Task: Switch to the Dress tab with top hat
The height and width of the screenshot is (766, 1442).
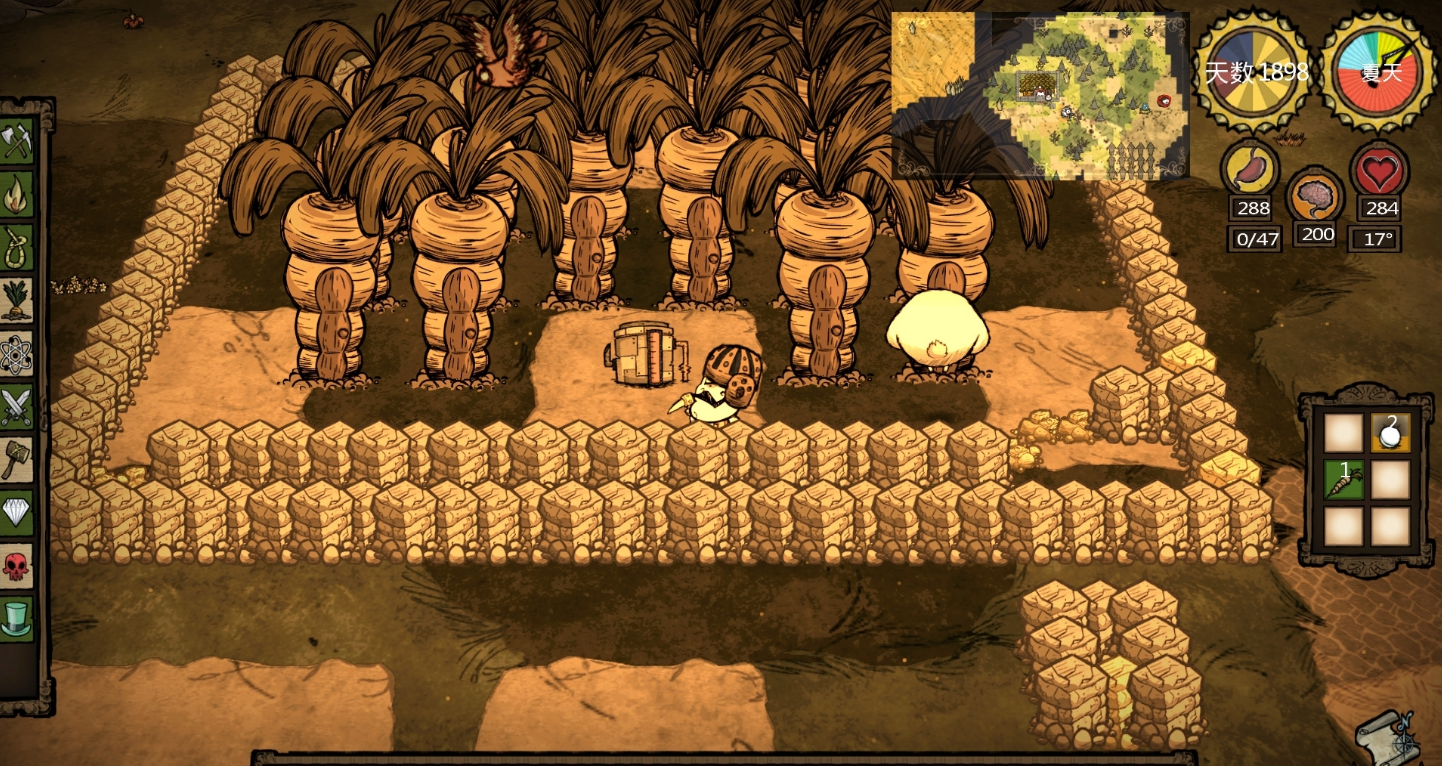Action: 17,619
